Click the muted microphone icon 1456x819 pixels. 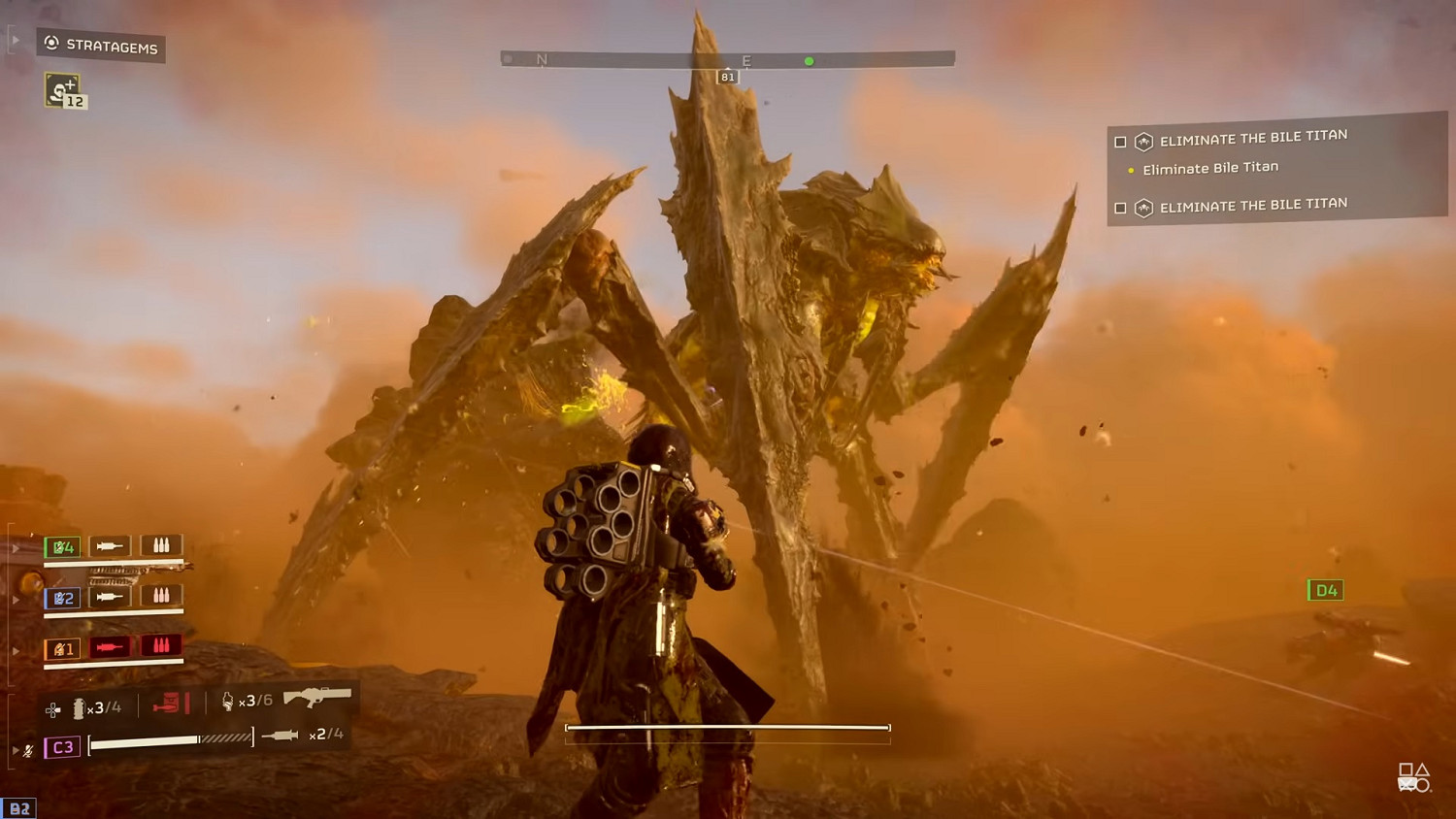pos(29,750)
